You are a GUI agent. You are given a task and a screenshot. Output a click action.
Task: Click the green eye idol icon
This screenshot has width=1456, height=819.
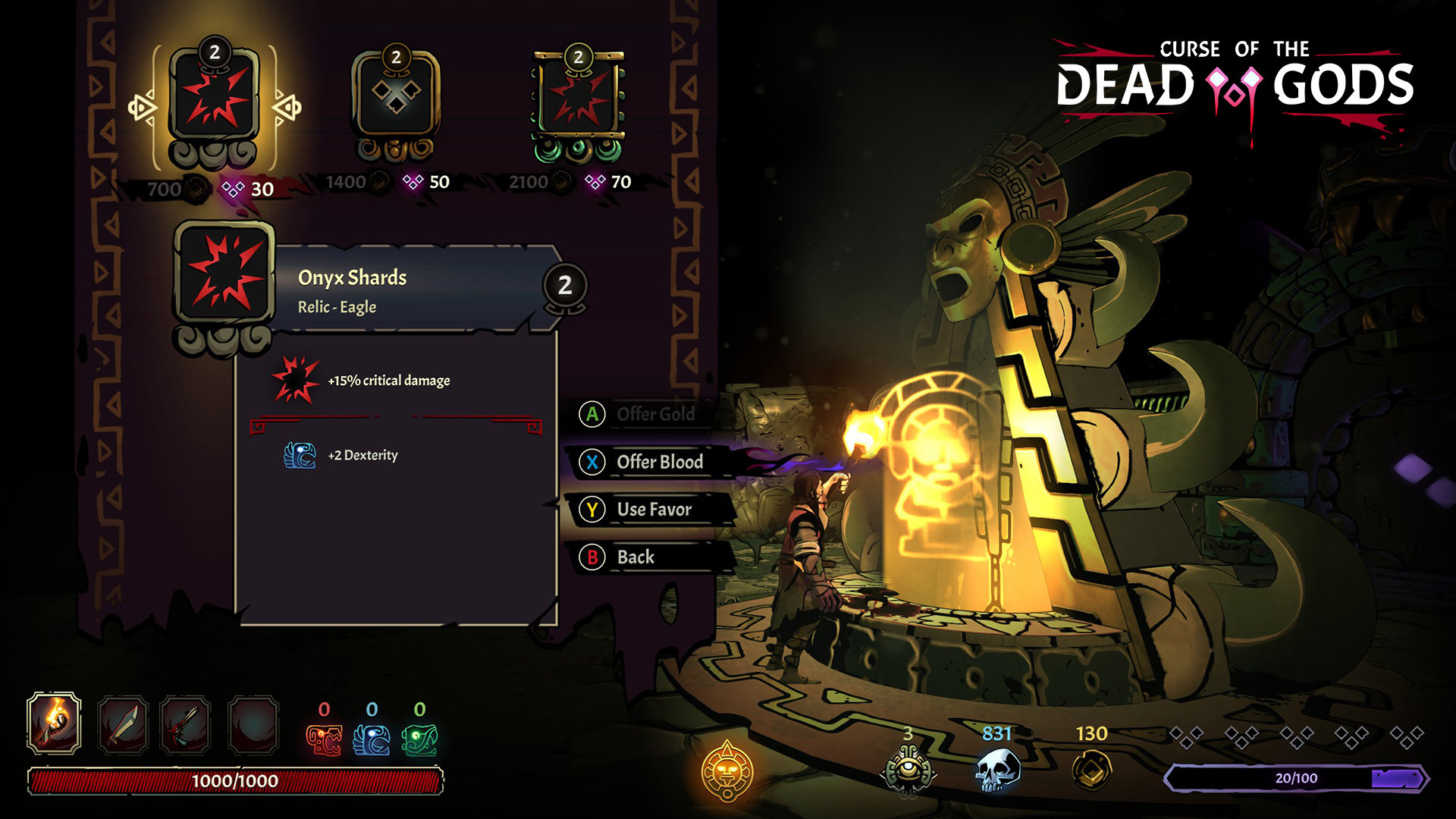point(908,770)
